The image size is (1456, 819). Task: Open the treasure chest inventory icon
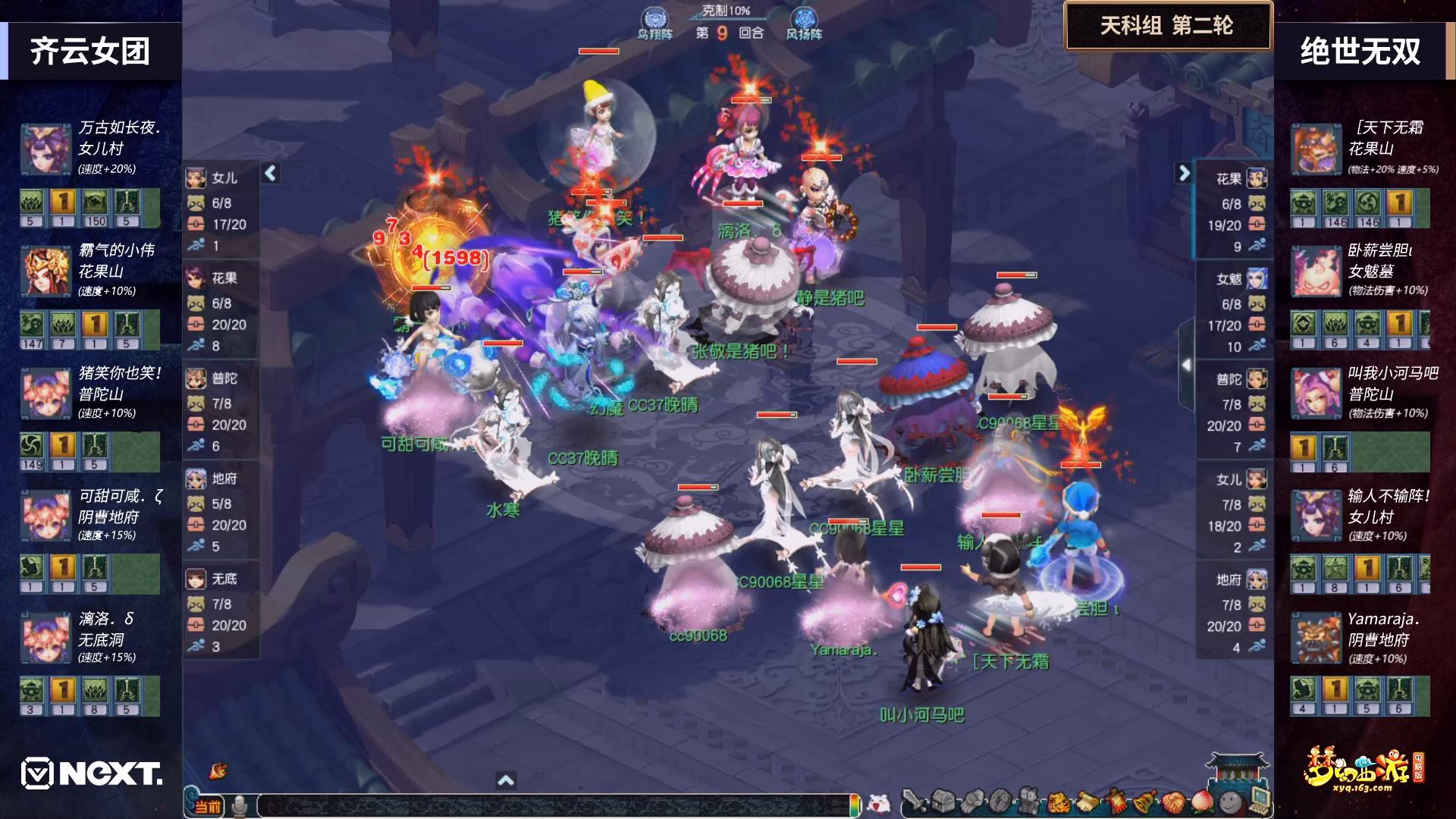[x=943, y=802]
